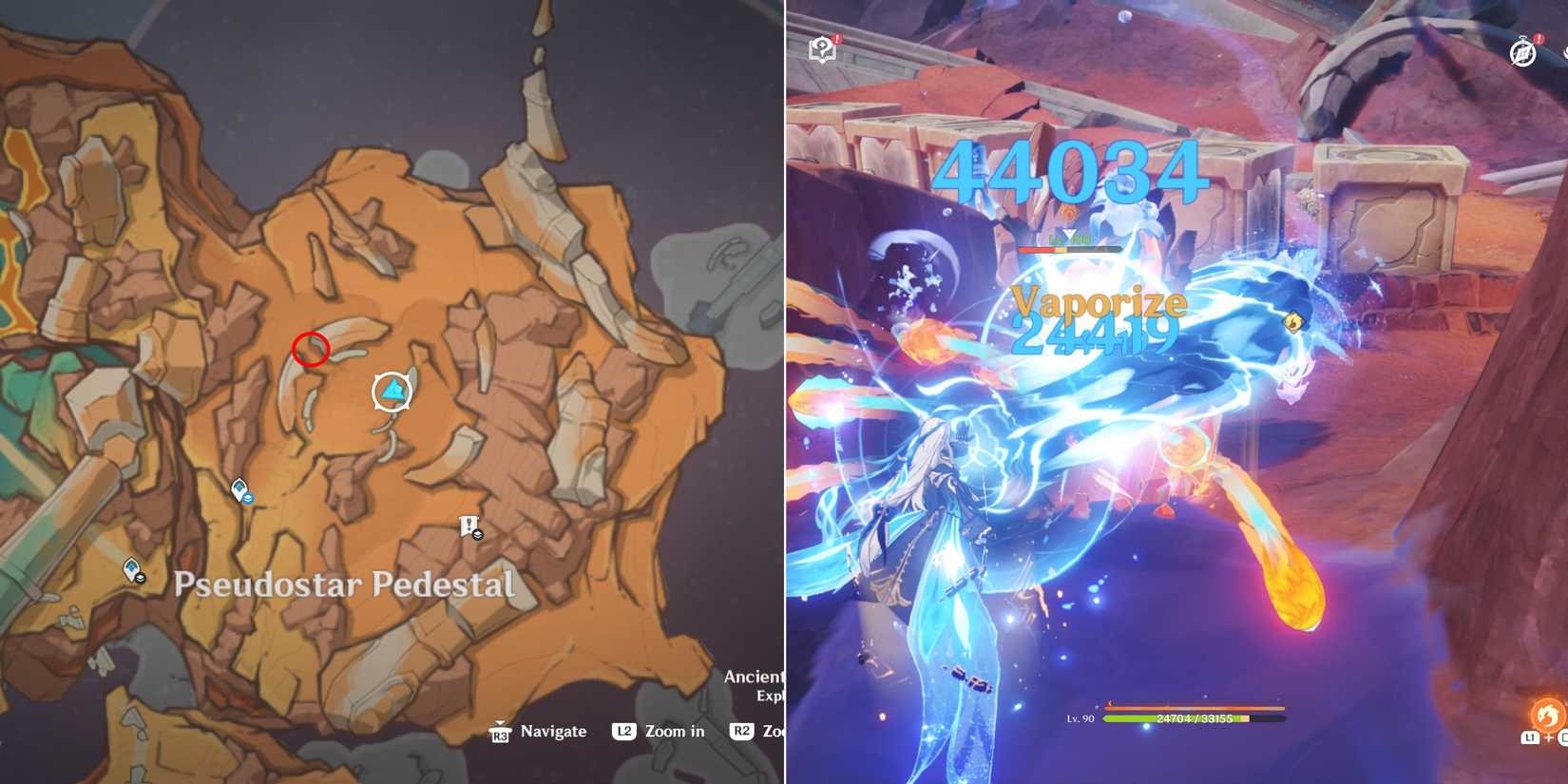Click the layer indicator beside the upper waypoint

[x=249, y=500]
